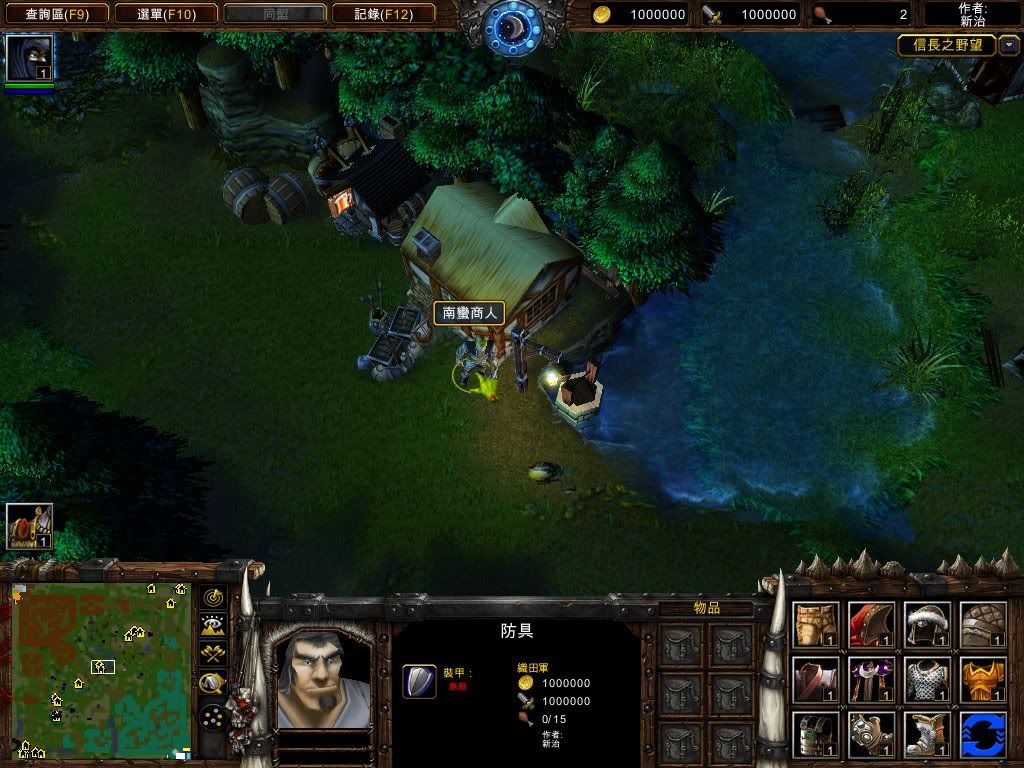Open the formation toggle button
The width and height of the screenshot is (1024, 768).
coord(213,717)
